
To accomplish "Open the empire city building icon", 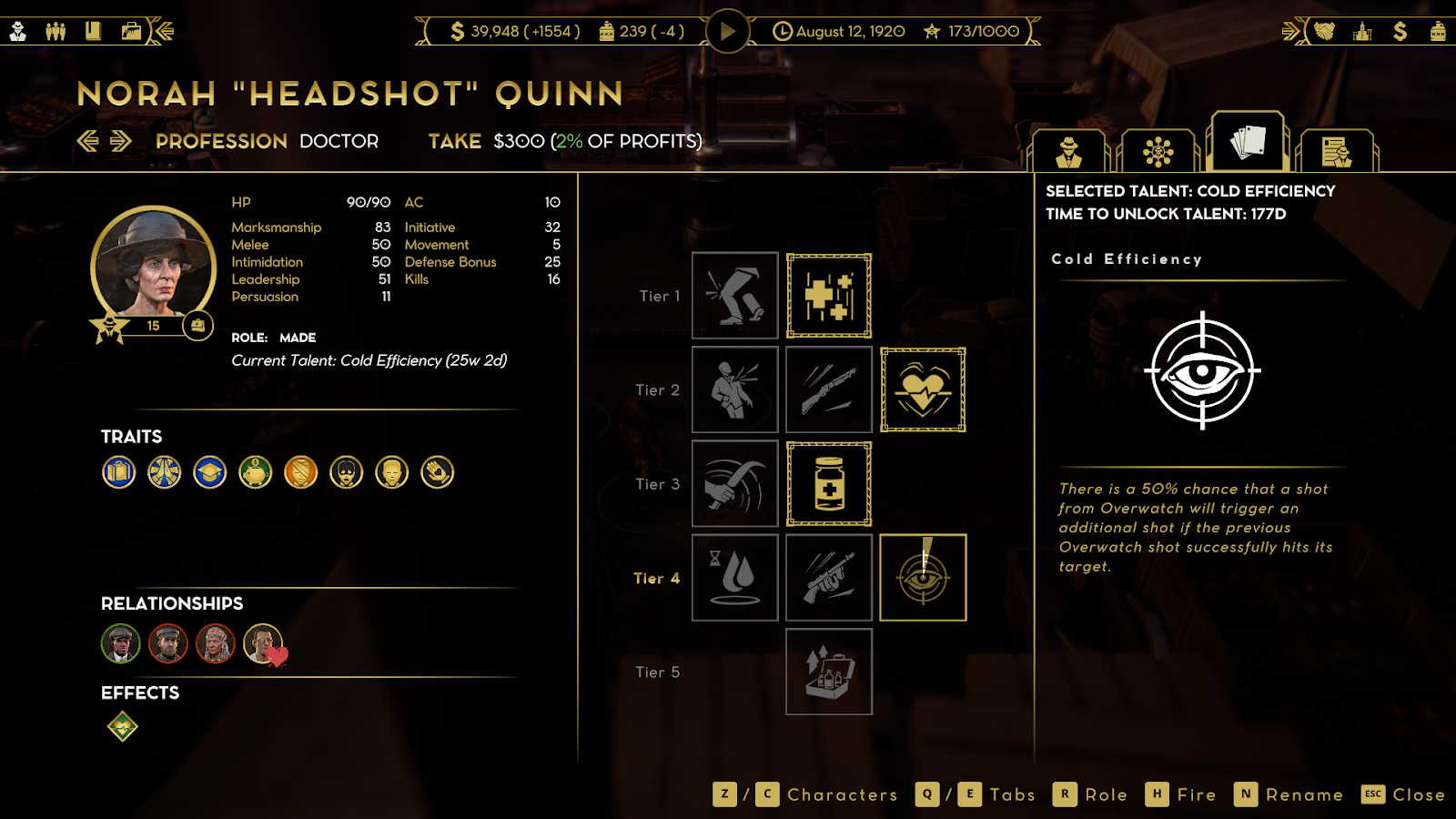I will point(1362,32).
